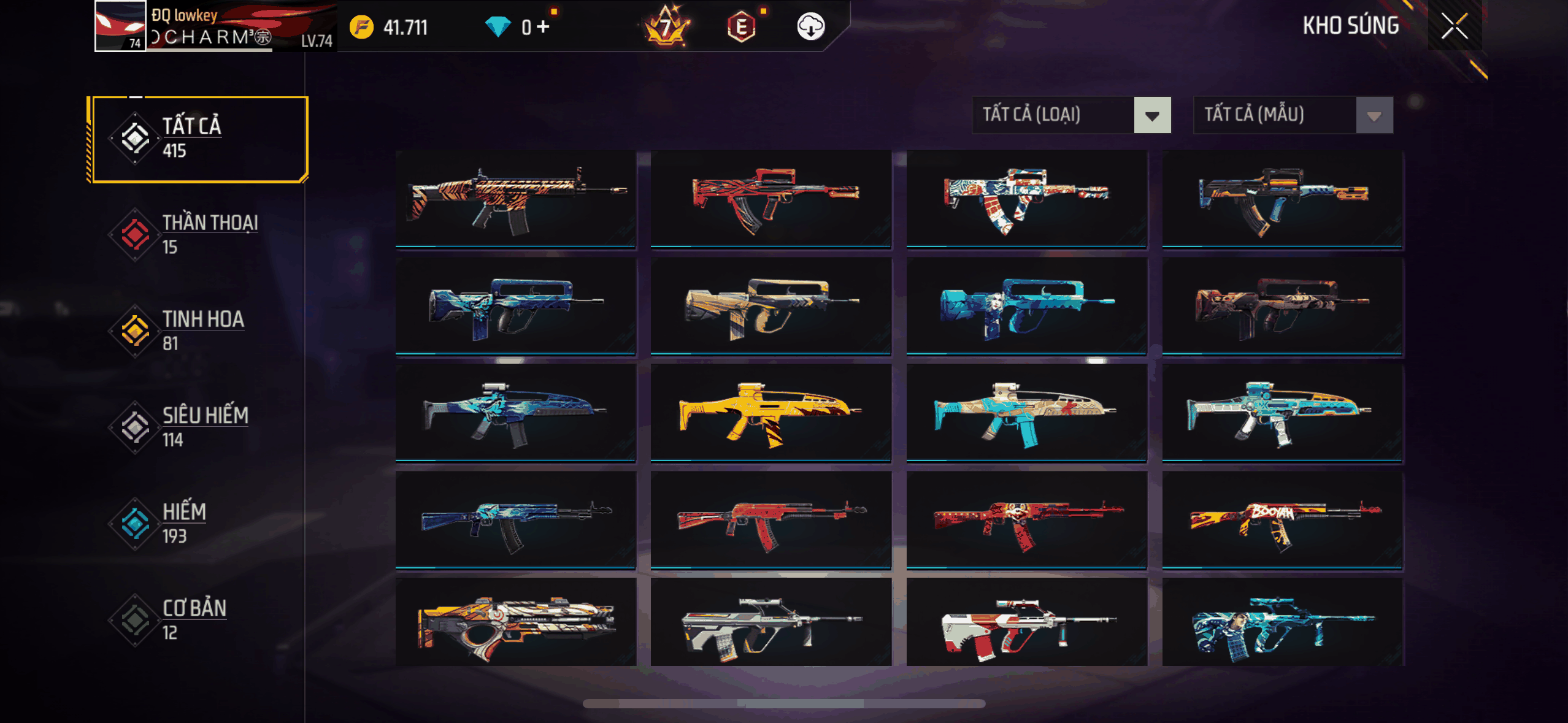
Task: Open the cloud download icon
Action: pos(810,27)
